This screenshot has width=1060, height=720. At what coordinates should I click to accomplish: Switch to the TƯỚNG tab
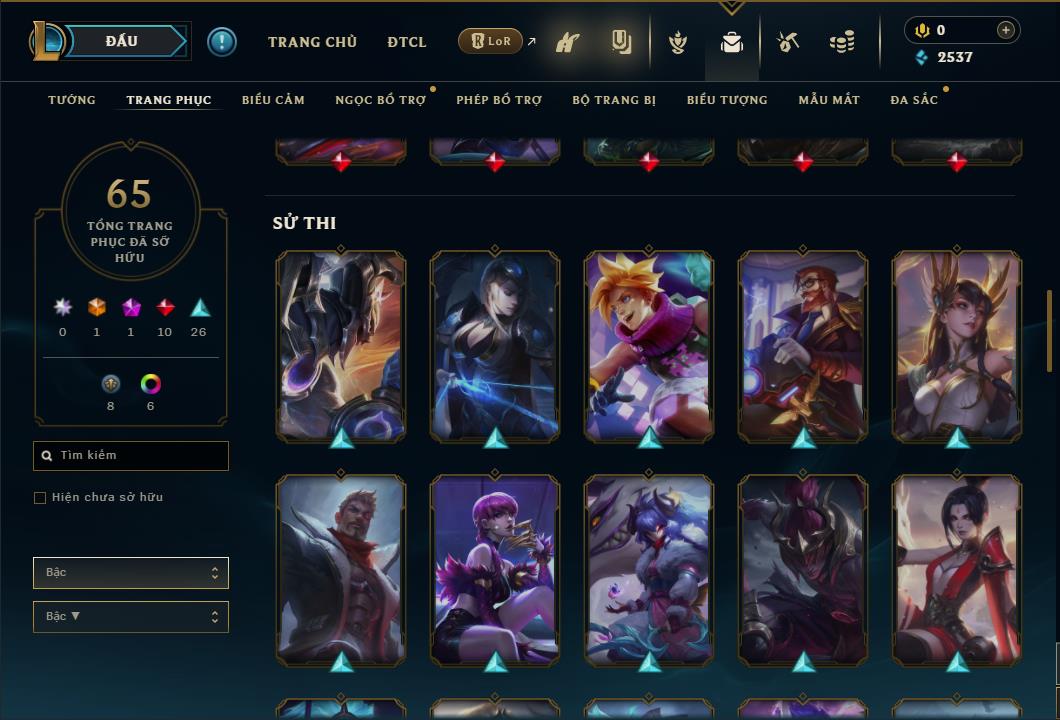[x=72, y=100]
